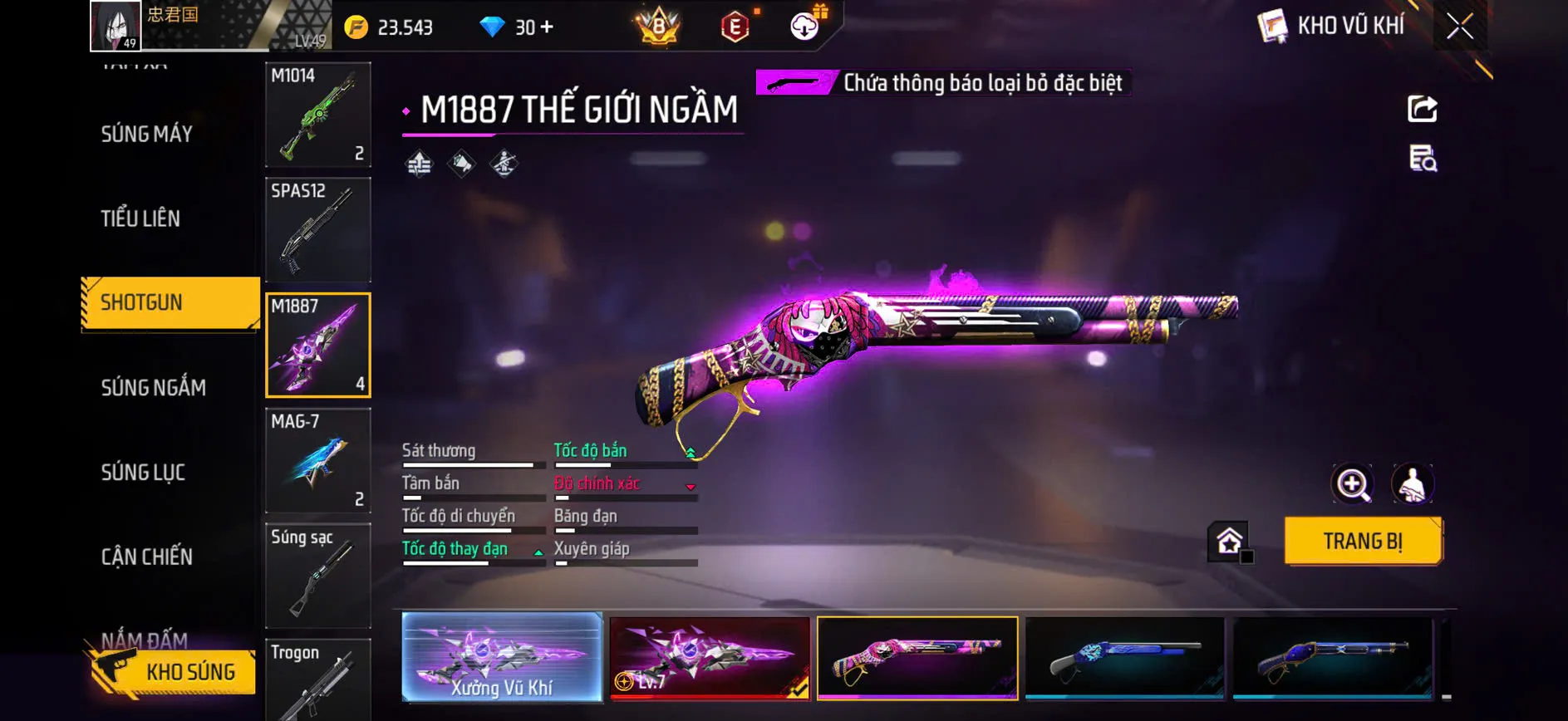Choose the SÚNG LỤC category
1568x721 pixels.
[x=143, y=472]
